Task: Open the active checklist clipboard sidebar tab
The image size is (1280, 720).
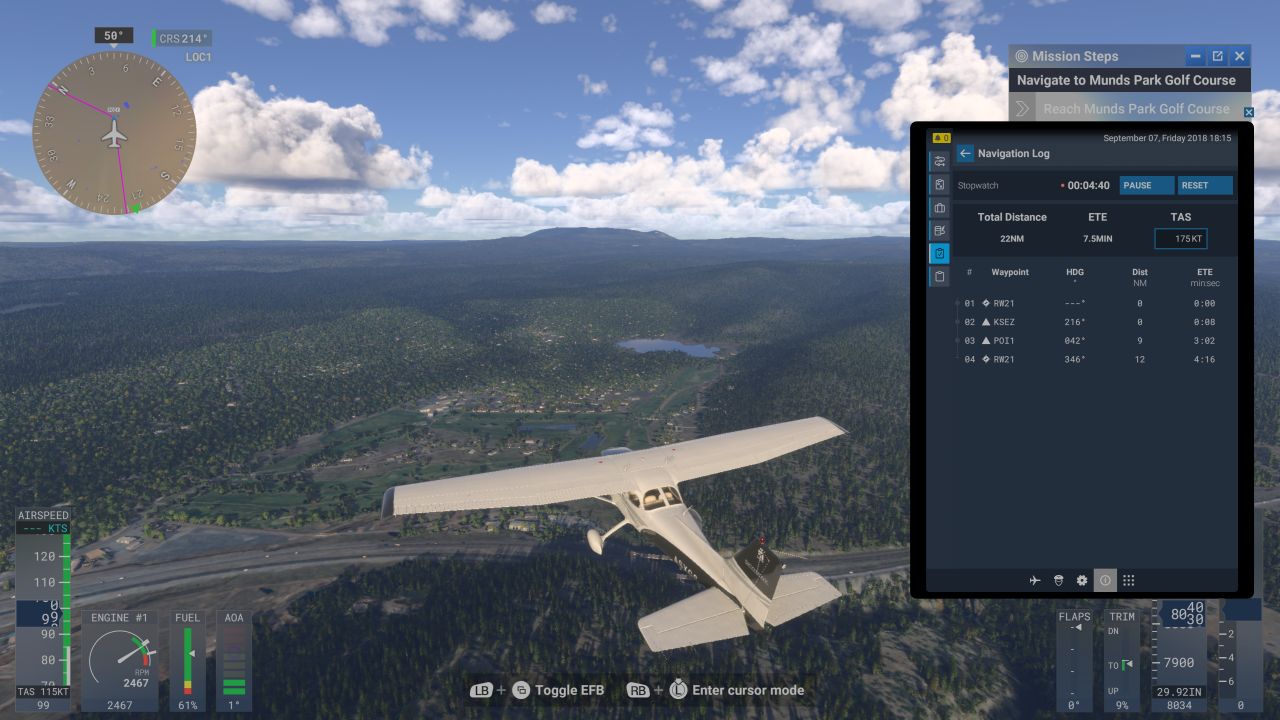Action: click(x=940, y=253)
